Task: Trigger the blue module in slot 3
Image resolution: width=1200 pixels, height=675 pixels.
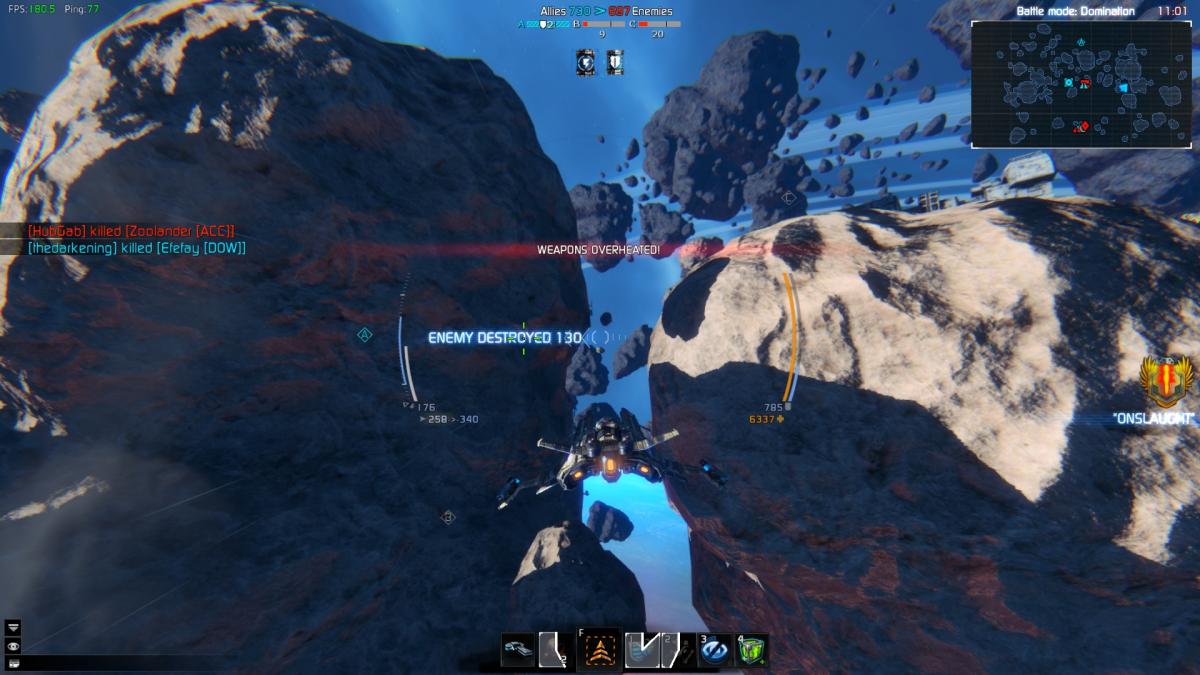Action: point(714,650)
